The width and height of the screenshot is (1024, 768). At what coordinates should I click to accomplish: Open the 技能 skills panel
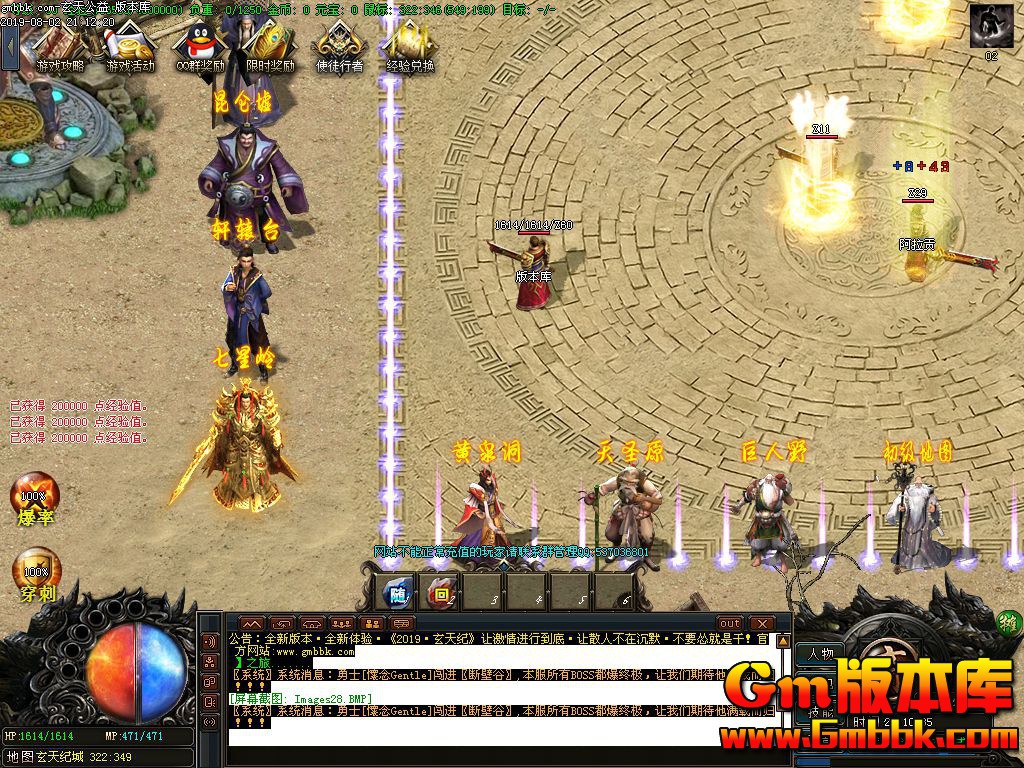(x=821, y=711)
